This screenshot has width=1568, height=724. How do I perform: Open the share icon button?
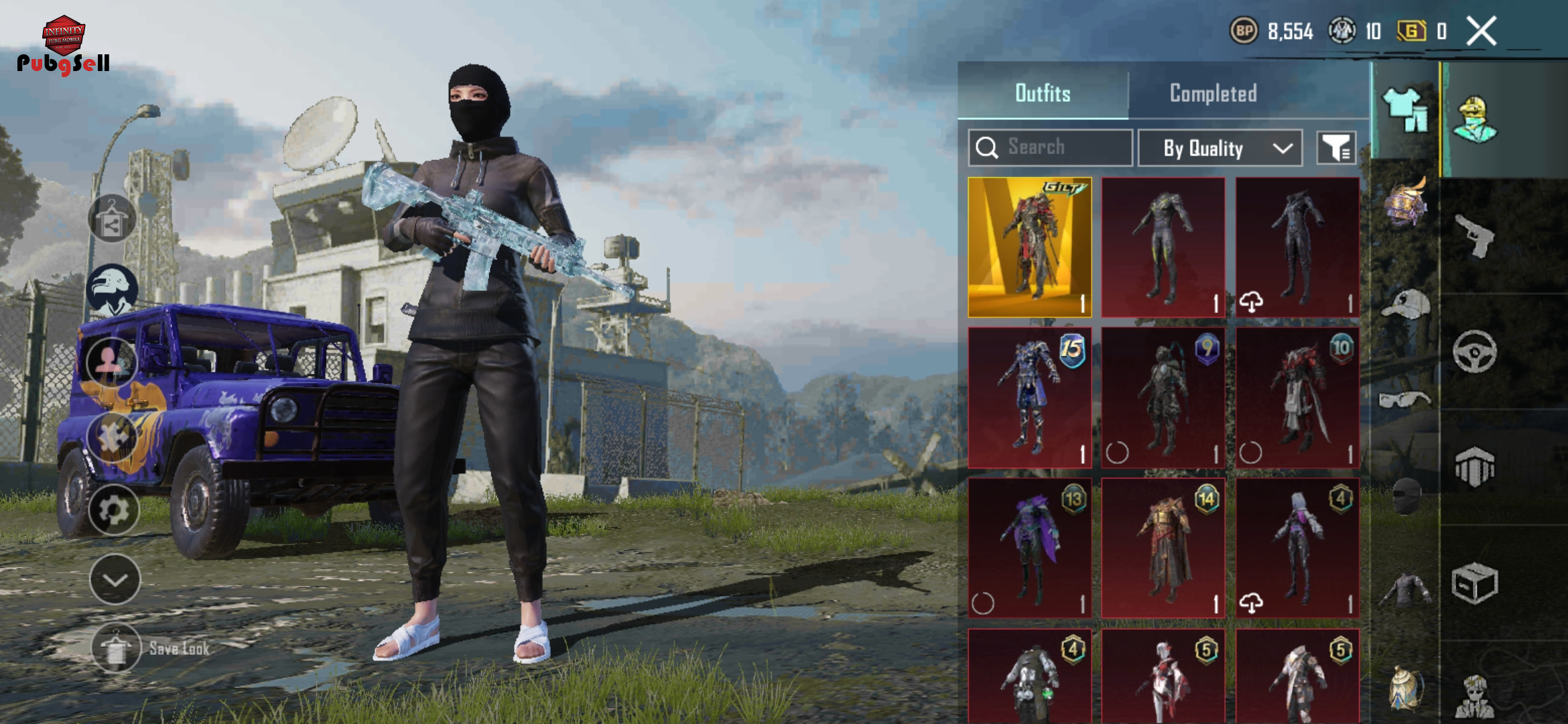[112, 219]
